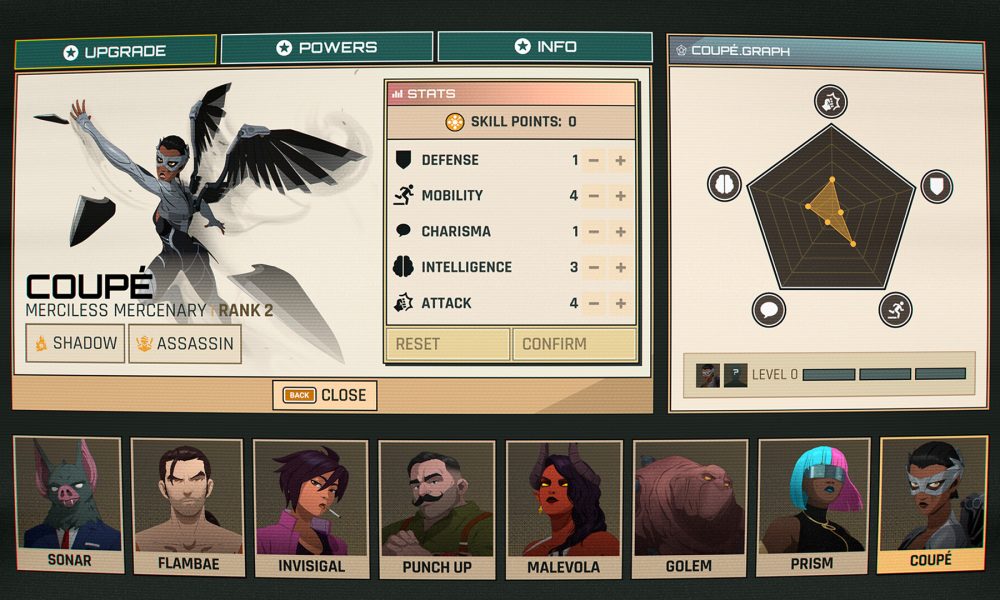Select the Upgrade tab
Viewport: 1000px width, 600px height.
tap(115, 51)
